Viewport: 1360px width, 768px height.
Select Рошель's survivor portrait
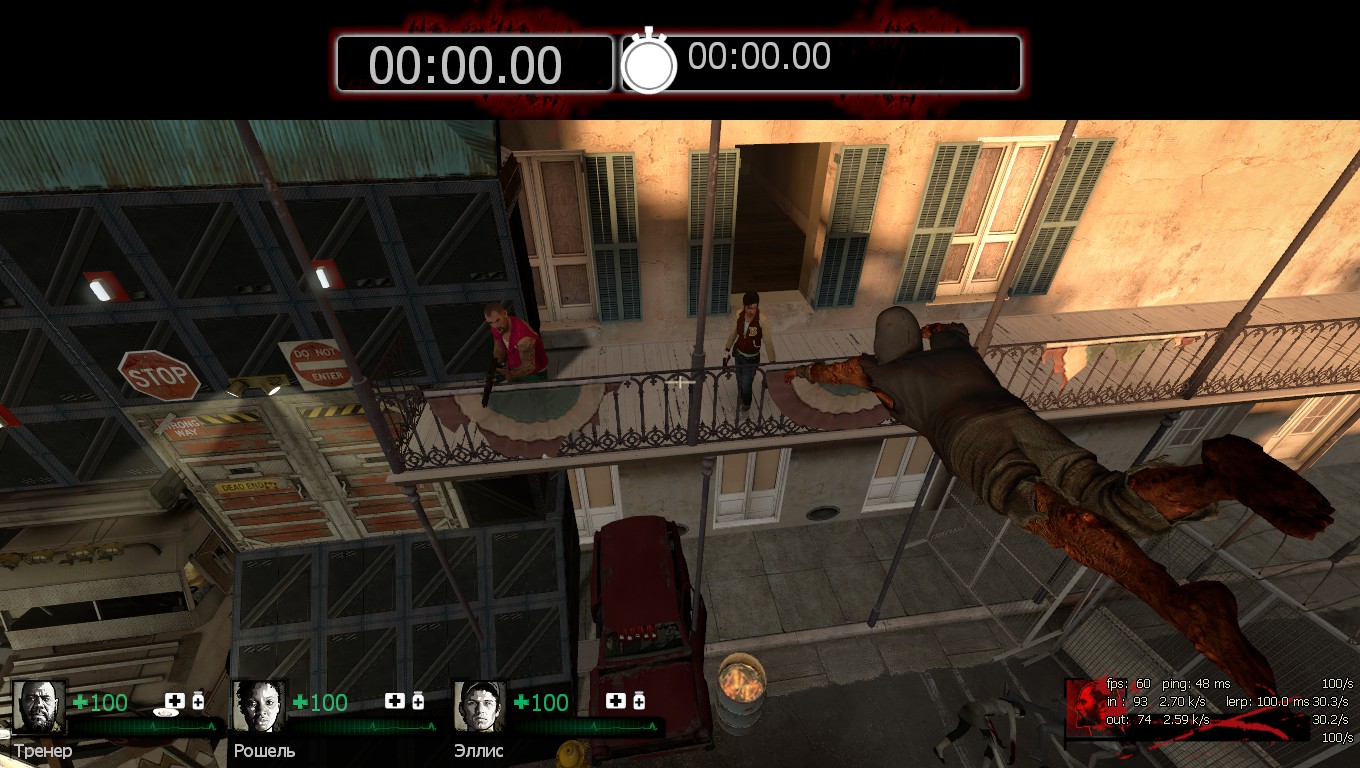pyautogui.click(x=259, y=707)
